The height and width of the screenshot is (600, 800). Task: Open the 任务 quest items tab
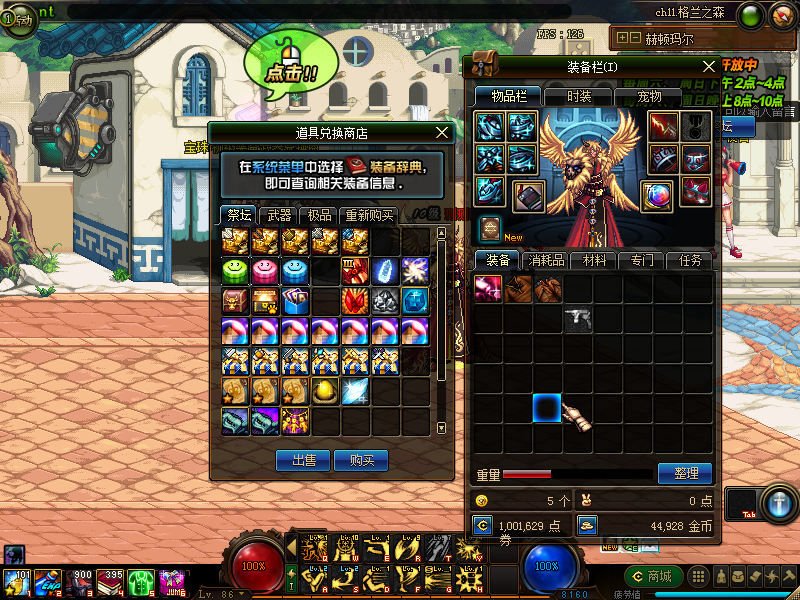point(690,260)
